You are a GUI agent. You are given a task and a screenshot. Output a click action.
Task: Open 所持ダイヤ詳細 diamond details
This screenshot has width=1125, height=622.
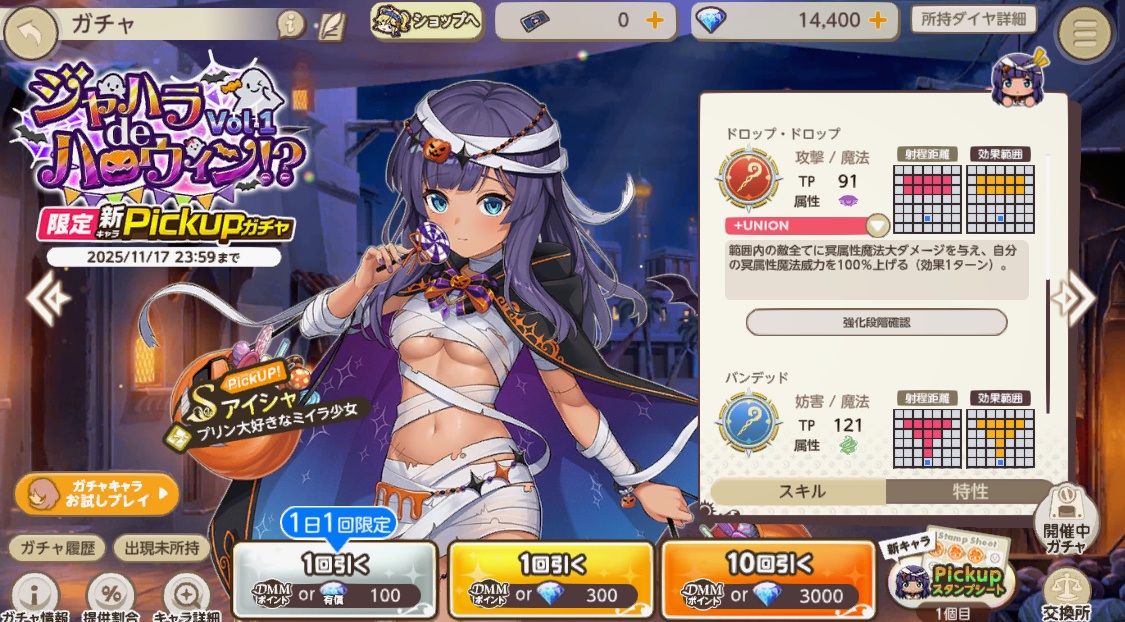[973, 20]
